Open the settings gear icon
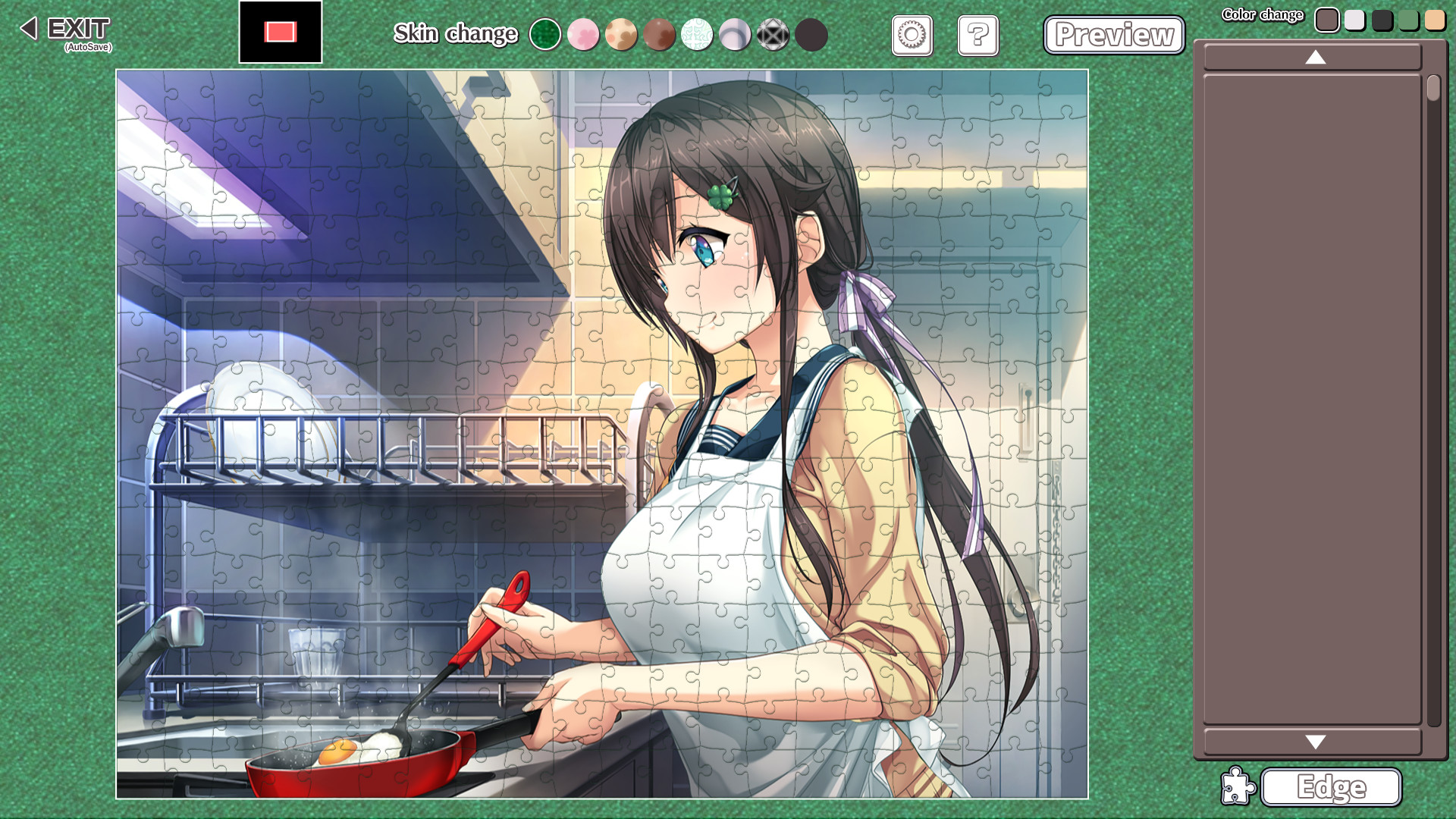1456x819 pixels. 912,35
